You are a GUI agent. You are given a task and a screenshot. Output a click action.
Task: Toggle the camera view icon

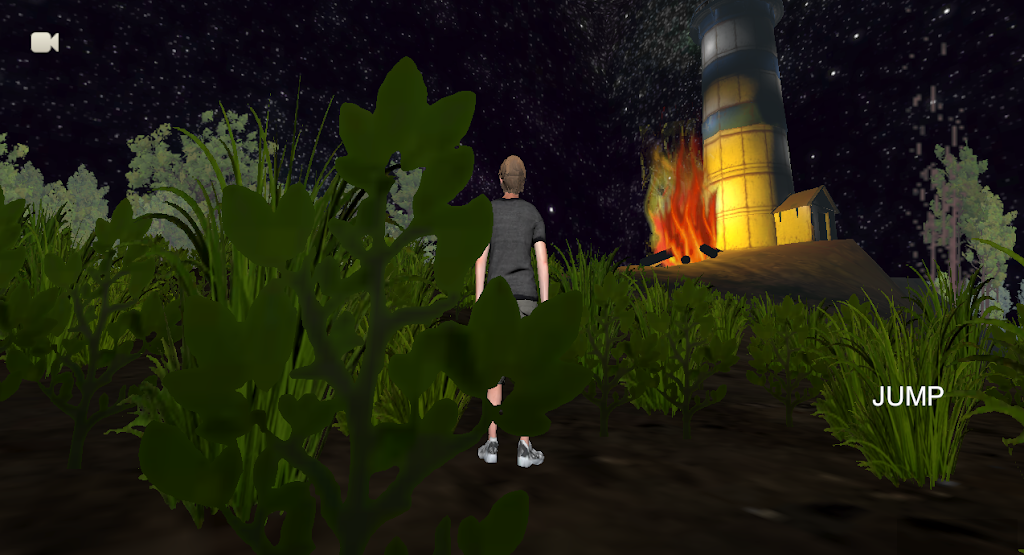(x=45, y=42)
